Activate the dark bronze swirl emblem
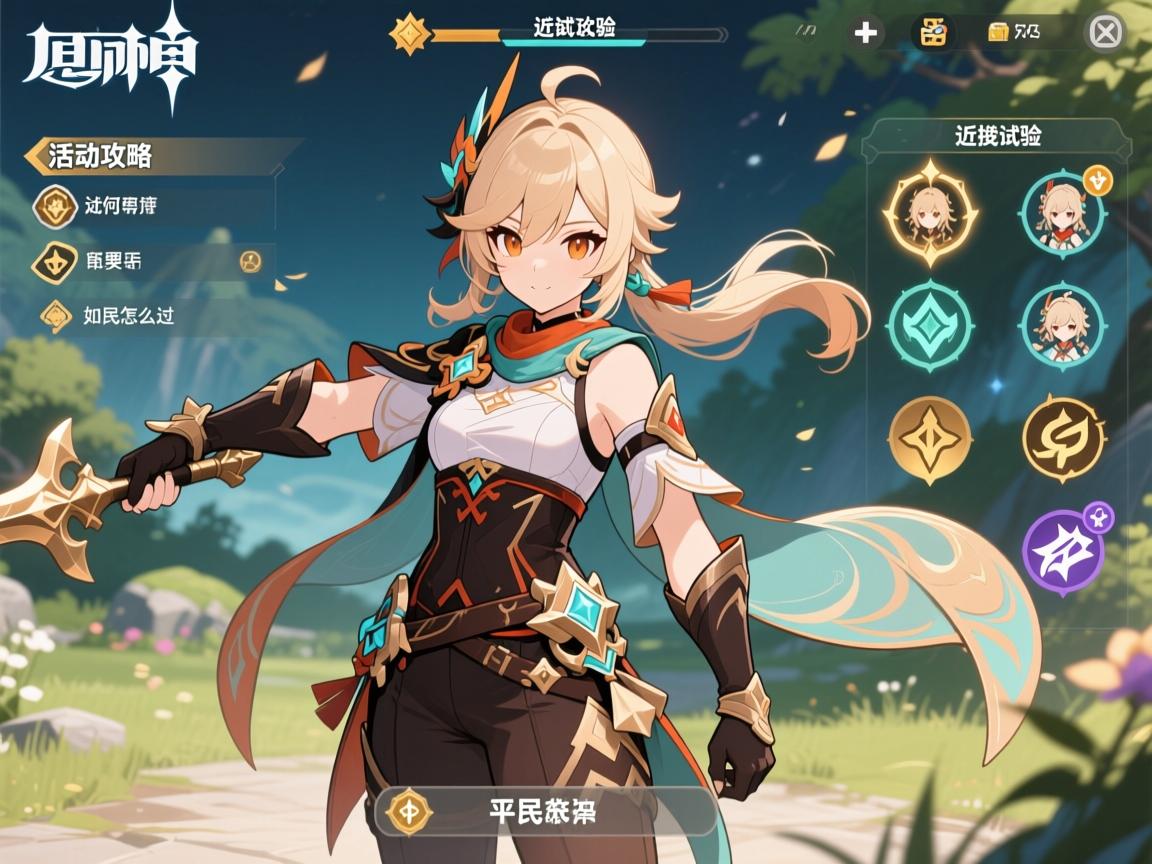The width and height of the screenshot is (1152, 864). click(x=1063, y=440)
